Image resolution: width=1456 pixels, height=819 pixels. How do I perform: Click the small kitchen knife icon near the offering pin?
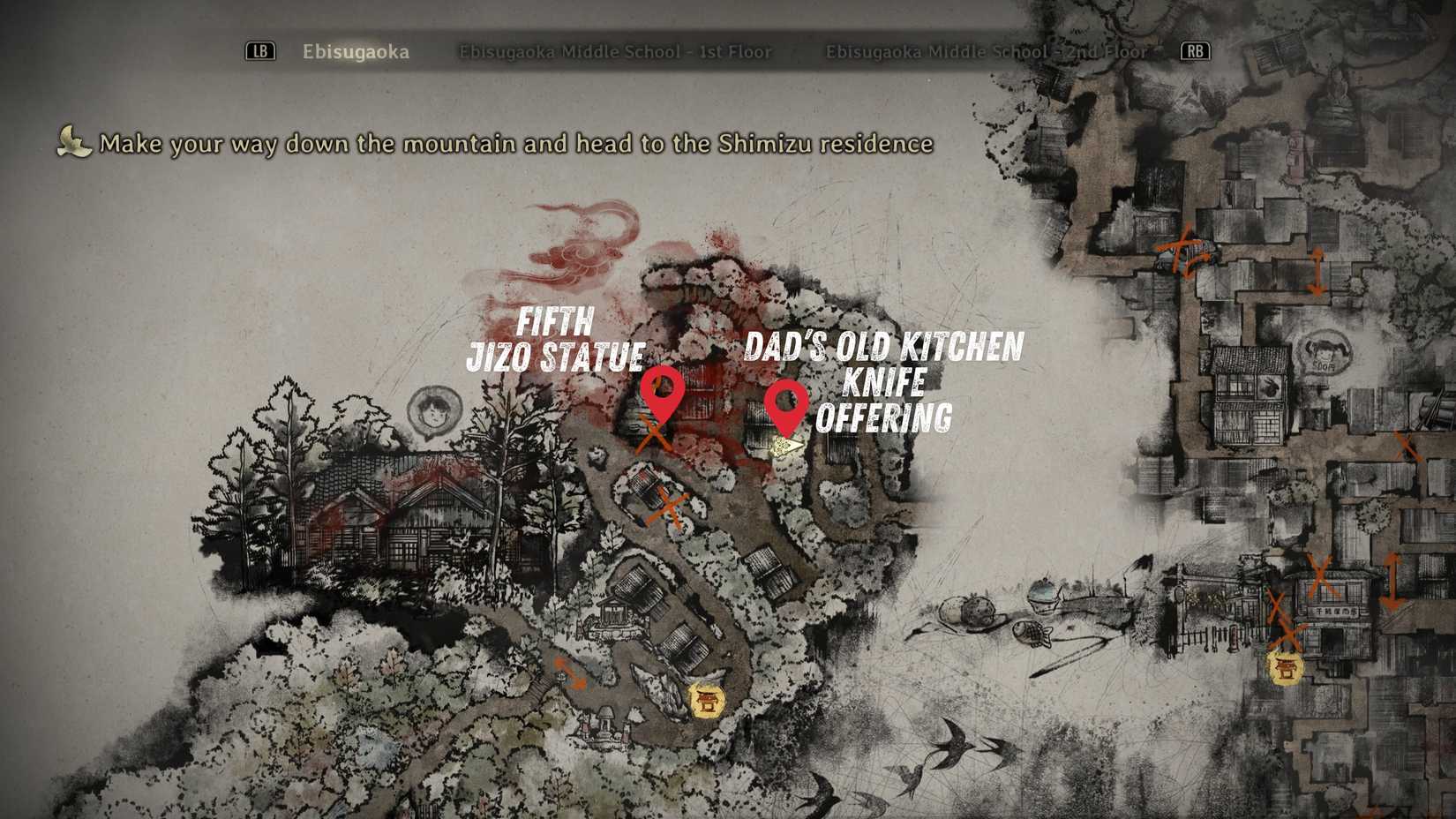click(785, 447)
